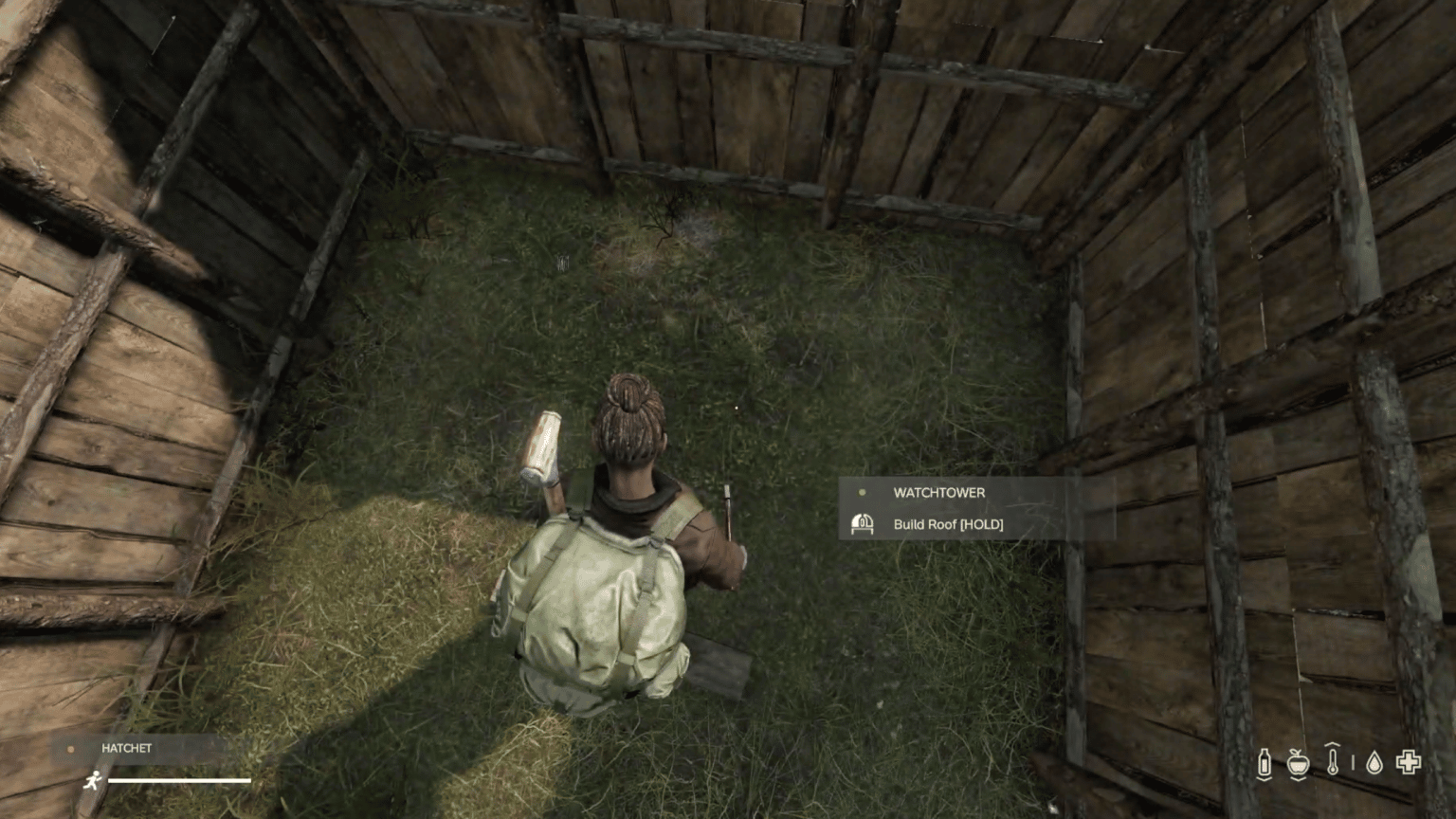Viewport: 1456px width, 819px height.
Task: Toggle the separator mark between thermometer and droplet
Action: [x=1353, y=763]
